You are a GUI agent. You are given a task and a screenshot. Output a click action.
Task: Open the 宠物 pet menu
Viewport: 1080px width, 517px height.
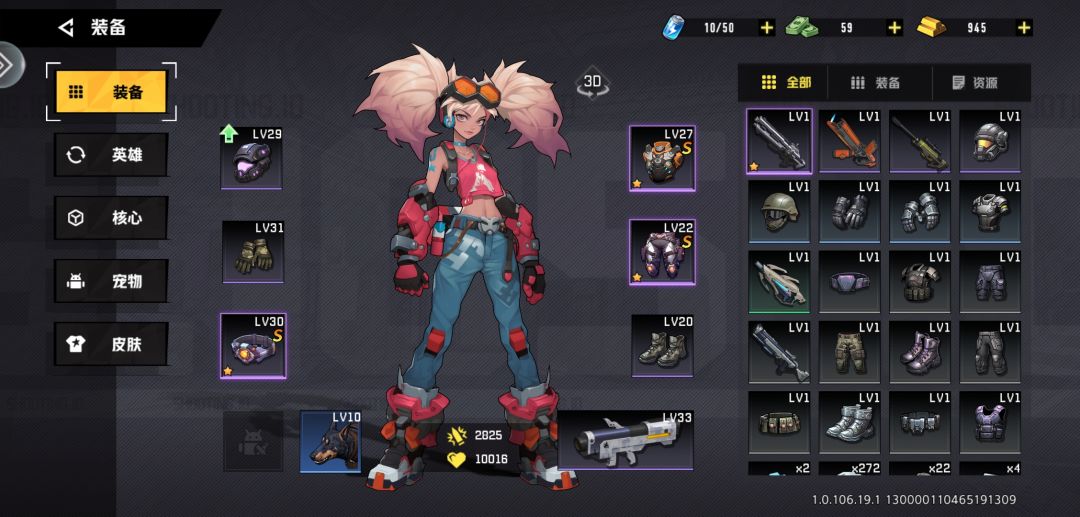click(111, 281)
